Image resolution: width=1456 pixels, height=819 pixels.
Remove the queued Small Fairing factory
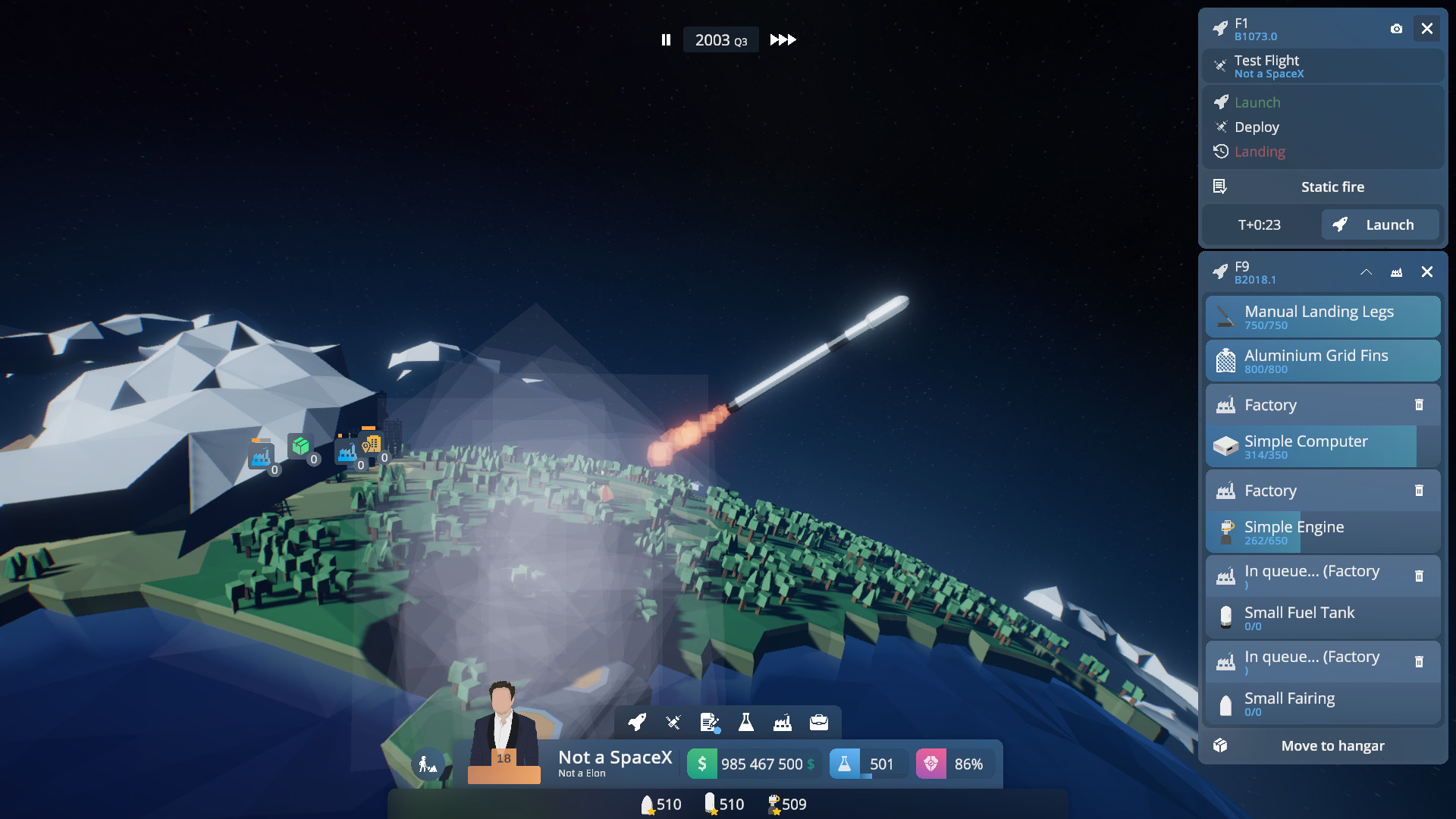click(x=1419, y=662)
